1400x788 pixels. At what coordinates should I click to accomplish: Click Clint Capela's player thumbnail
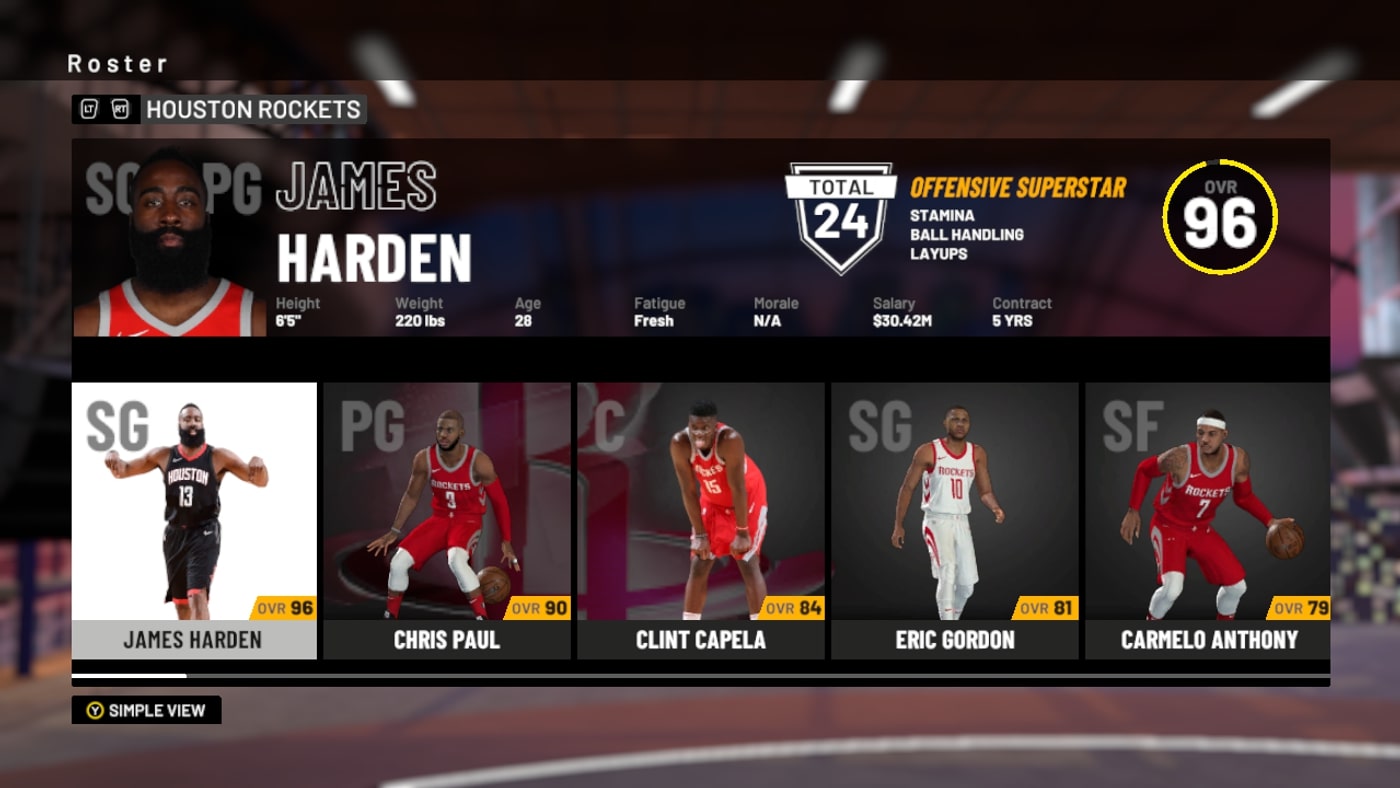700,510
